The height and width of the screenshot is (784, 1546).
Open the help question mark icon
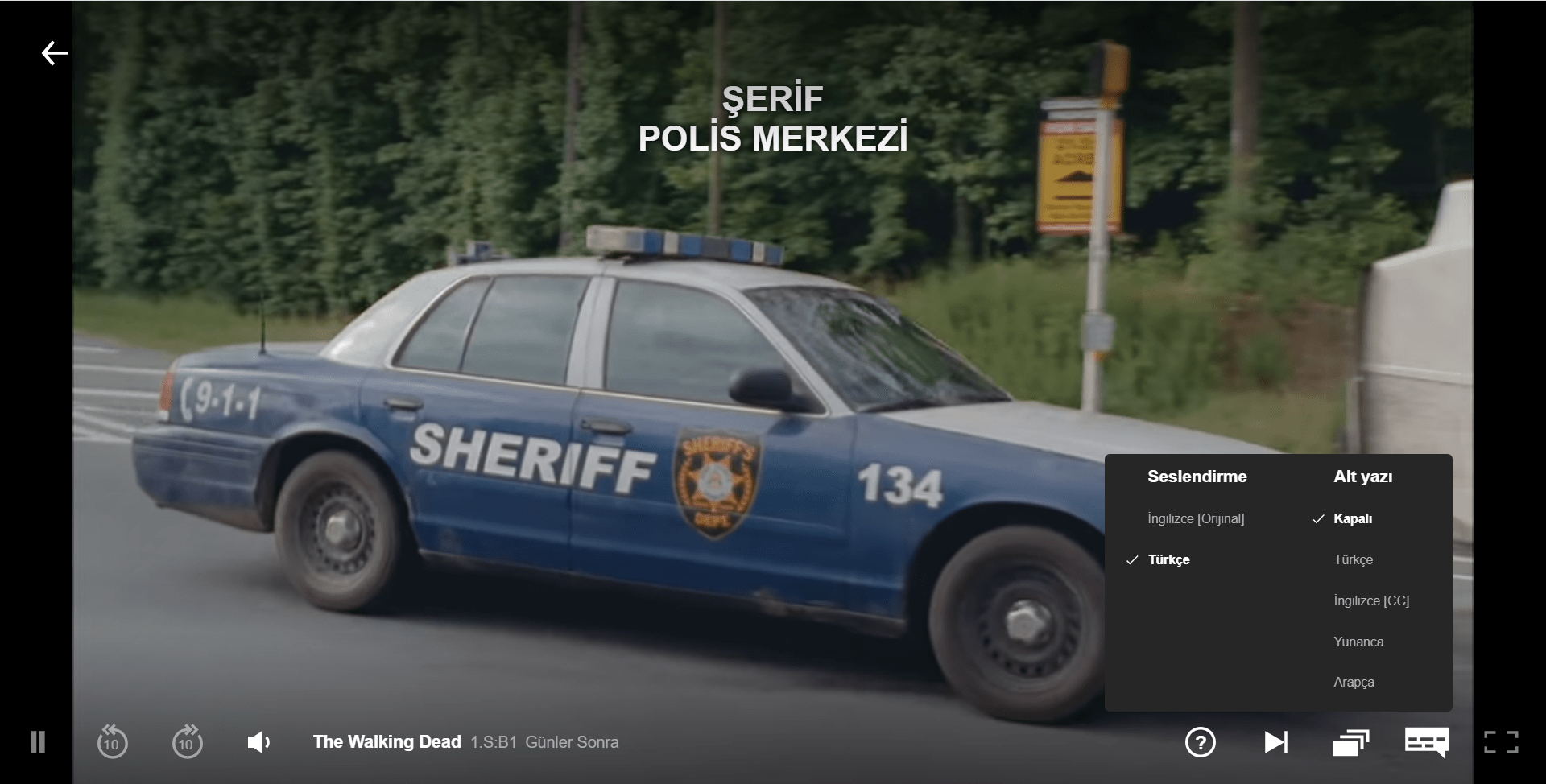pyautogui.click(x=1201, y=742)
